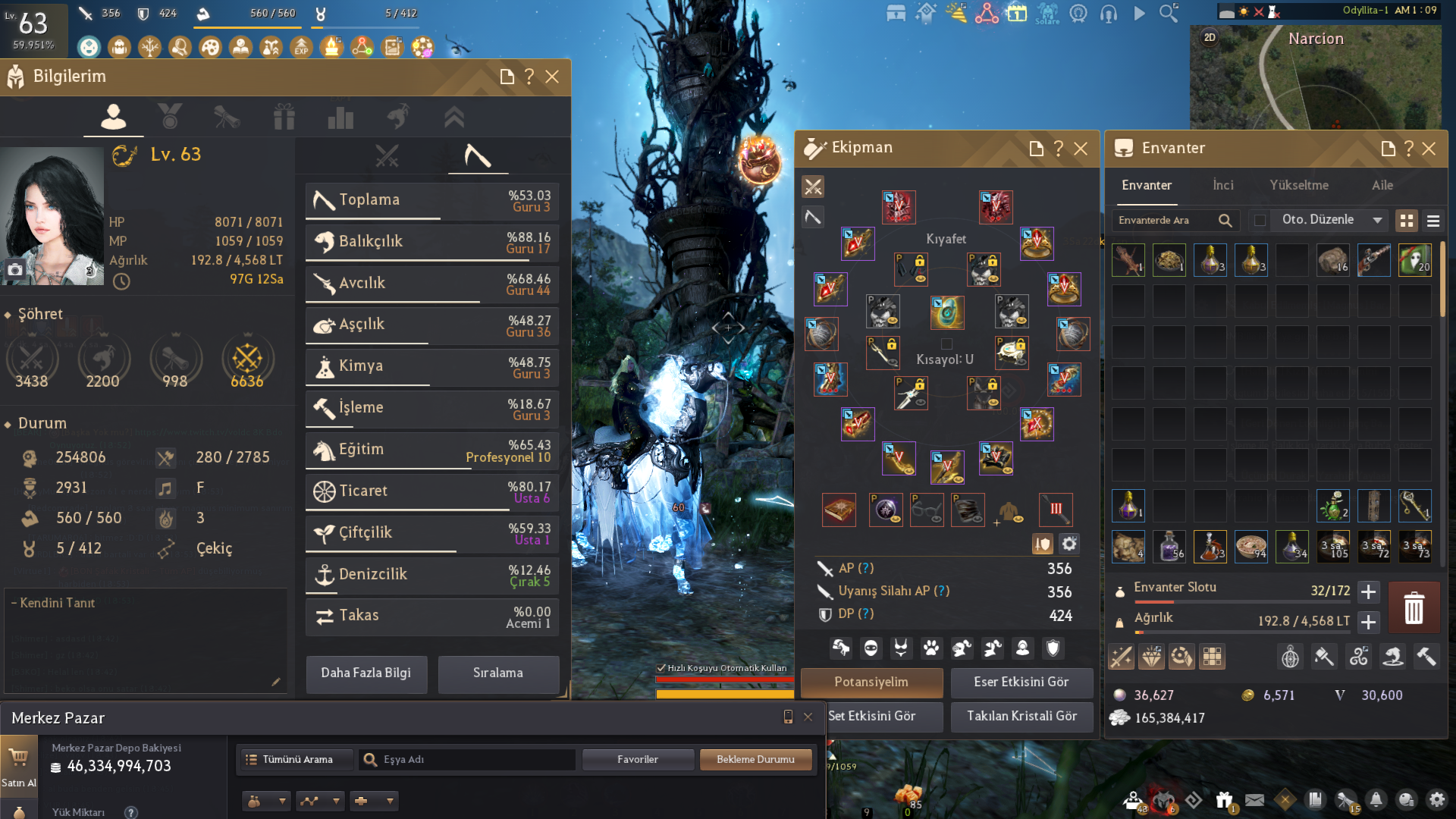Viewport: 1456px width, 819px height.
Task: Close the Envanter window
Action: 1429,149
